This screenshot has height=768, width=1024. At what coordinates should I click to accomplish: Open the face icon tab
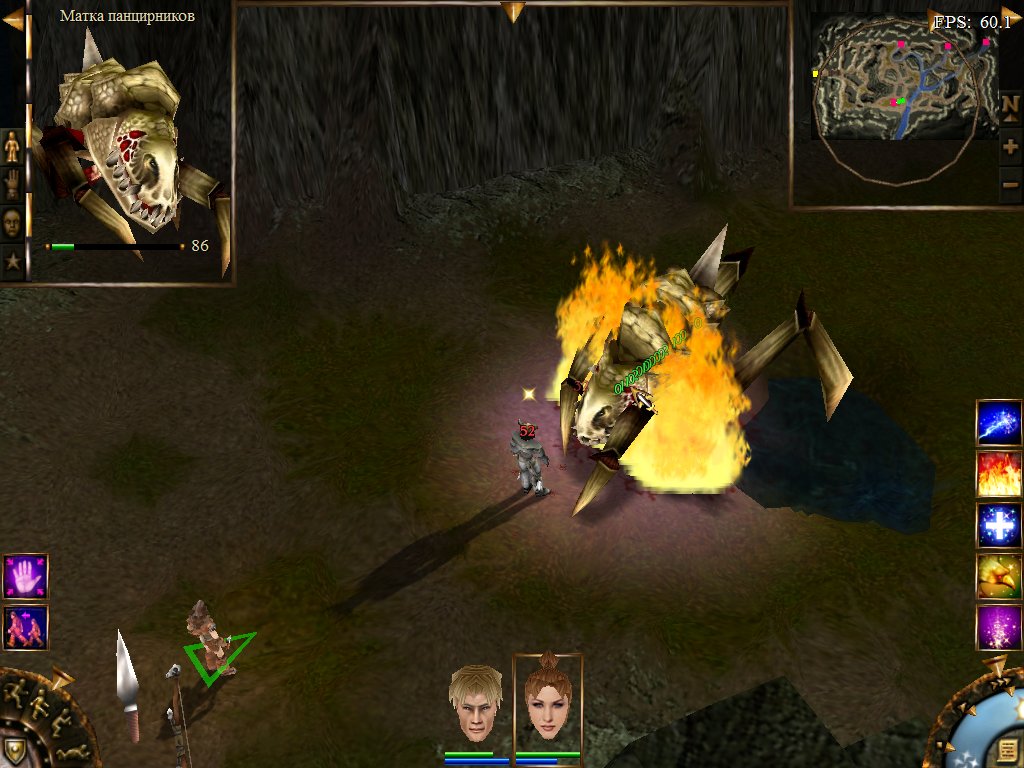point(12,223)
